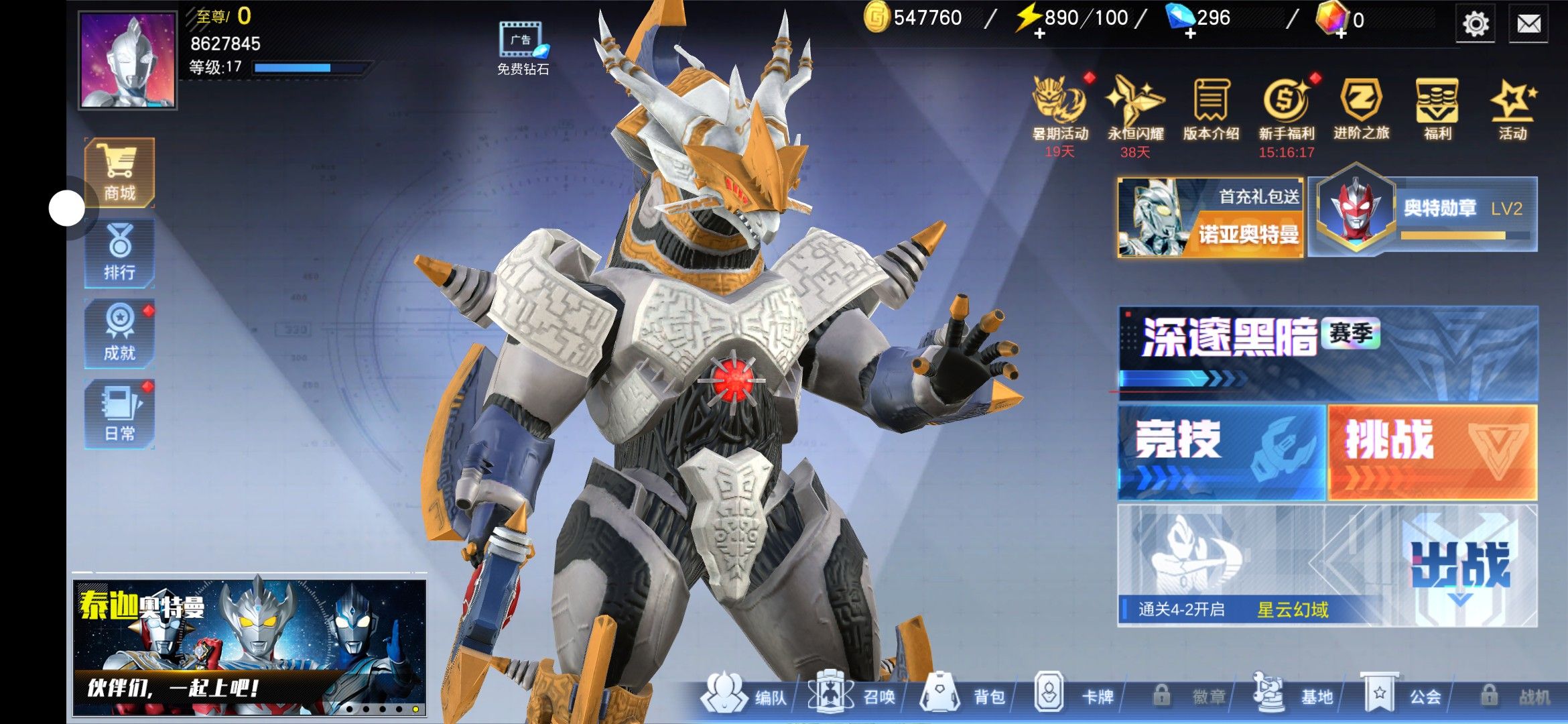Open the 日常 daily tasks menu
This screenshot has height=724, width=1568.
119,414
